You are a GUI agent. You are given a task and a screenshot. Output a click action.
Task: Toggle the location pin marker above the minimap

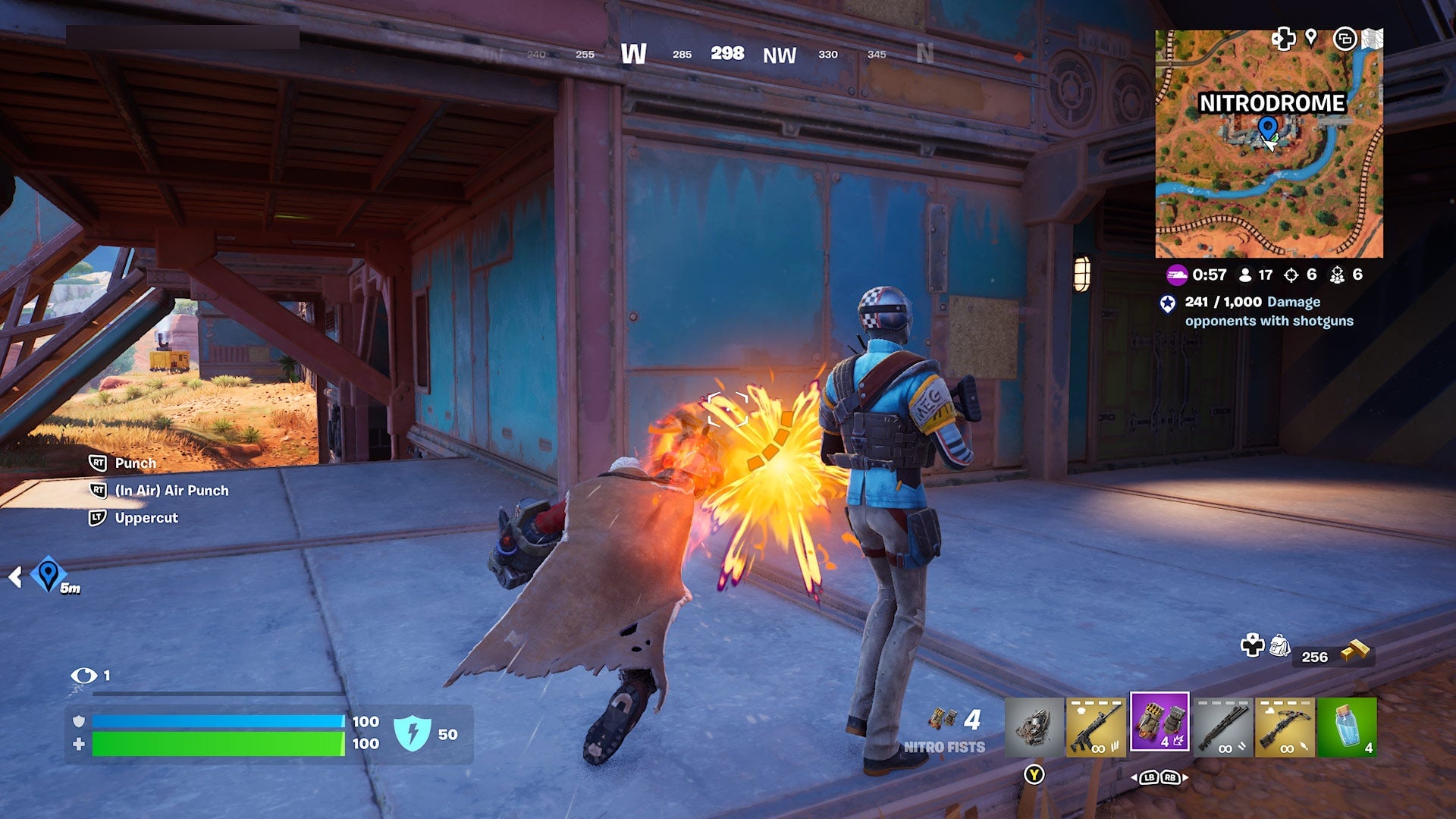click(1311, 39)
